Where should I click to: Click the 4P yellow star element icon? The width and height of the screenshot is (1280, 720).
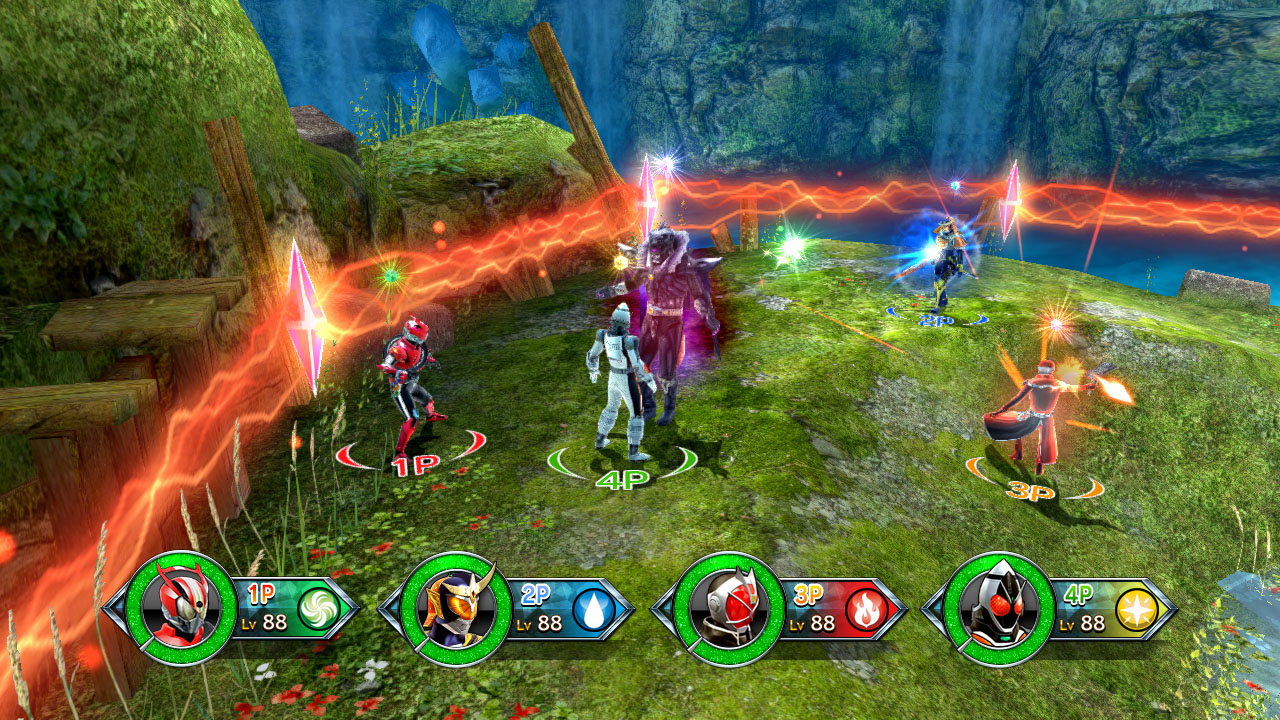click(x=1137, y=609)
